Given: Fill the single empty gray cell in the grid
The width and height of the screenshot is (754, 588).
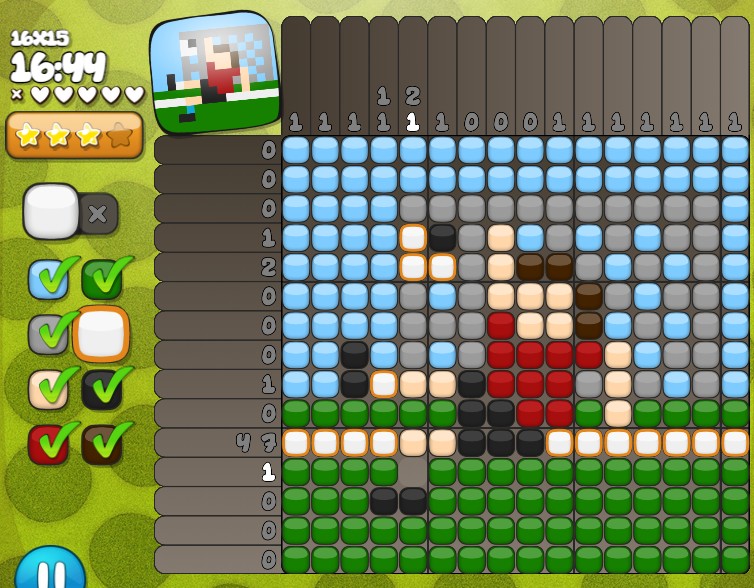Looking at the screenshot, I should tap(413, 471).
